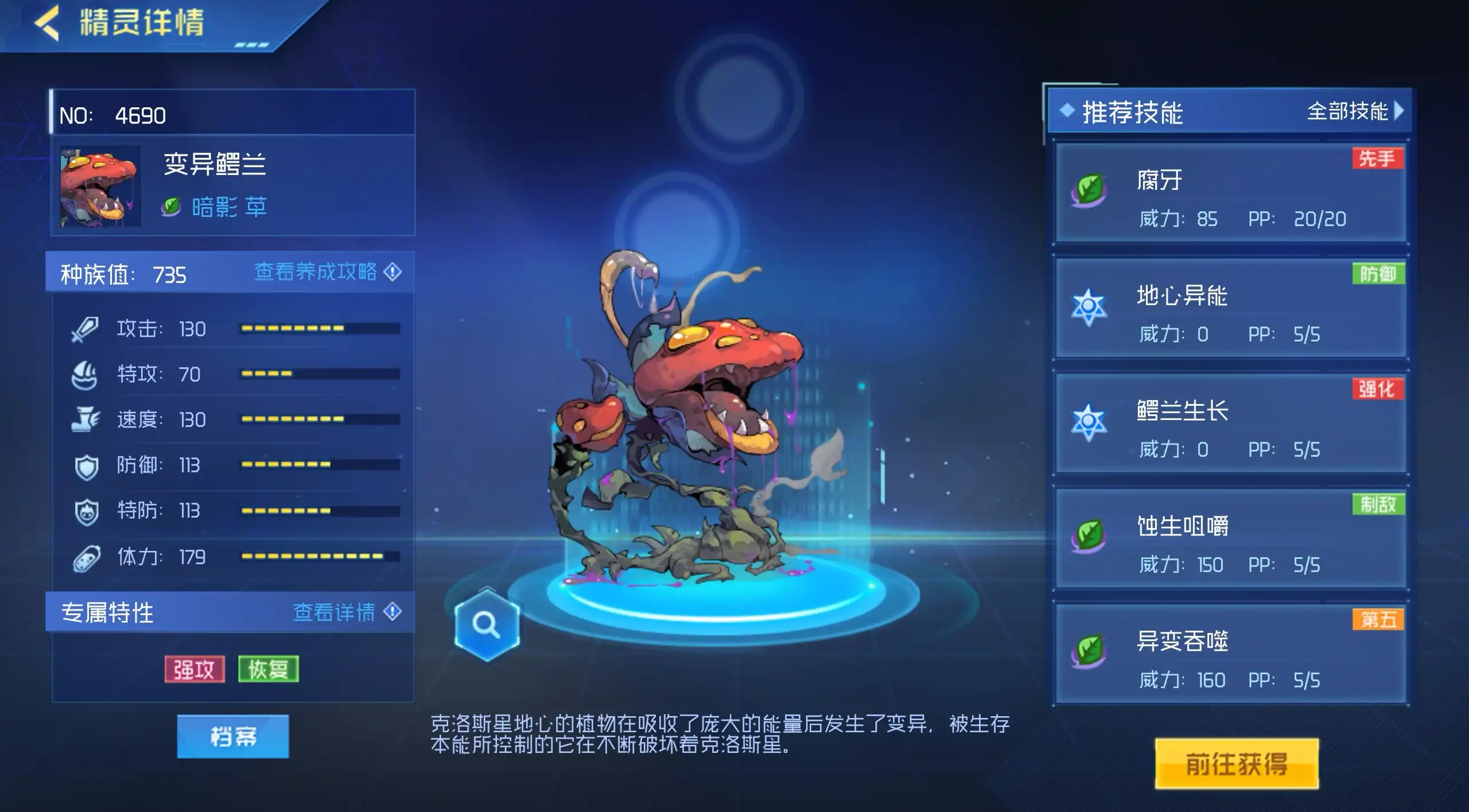Image resolution: width=1469 pixels, height=812 pixels.
Task: Open the magnifier to zoom the pet model
Action: click(487, 627)
